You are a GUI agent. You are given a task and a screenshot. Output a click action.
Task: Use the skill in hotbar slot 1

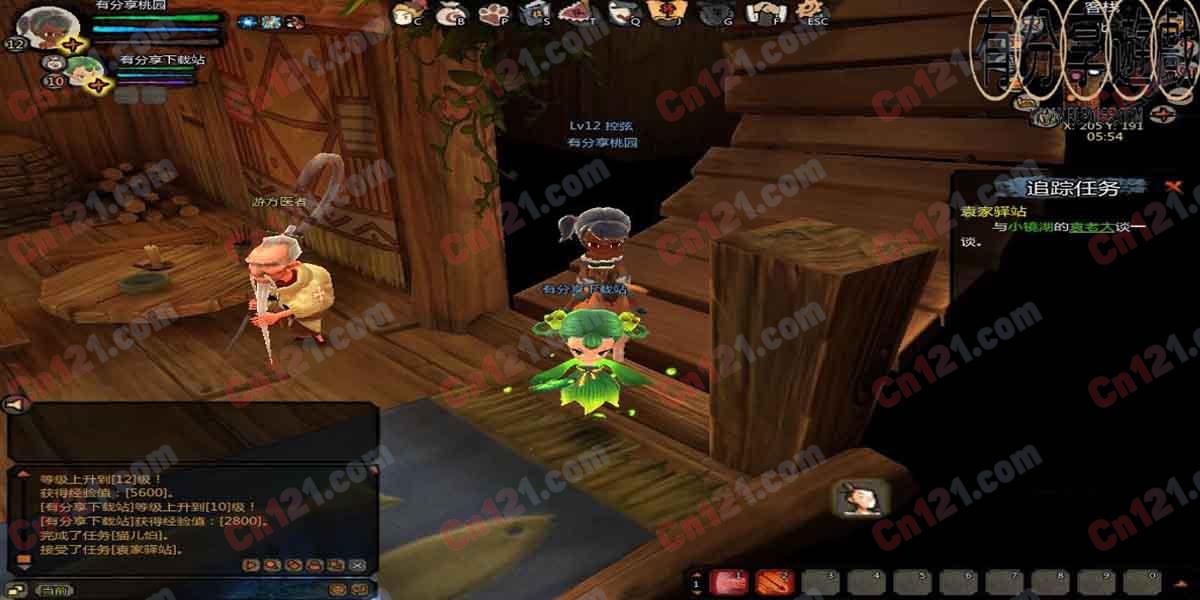click(x=729, y=581)
